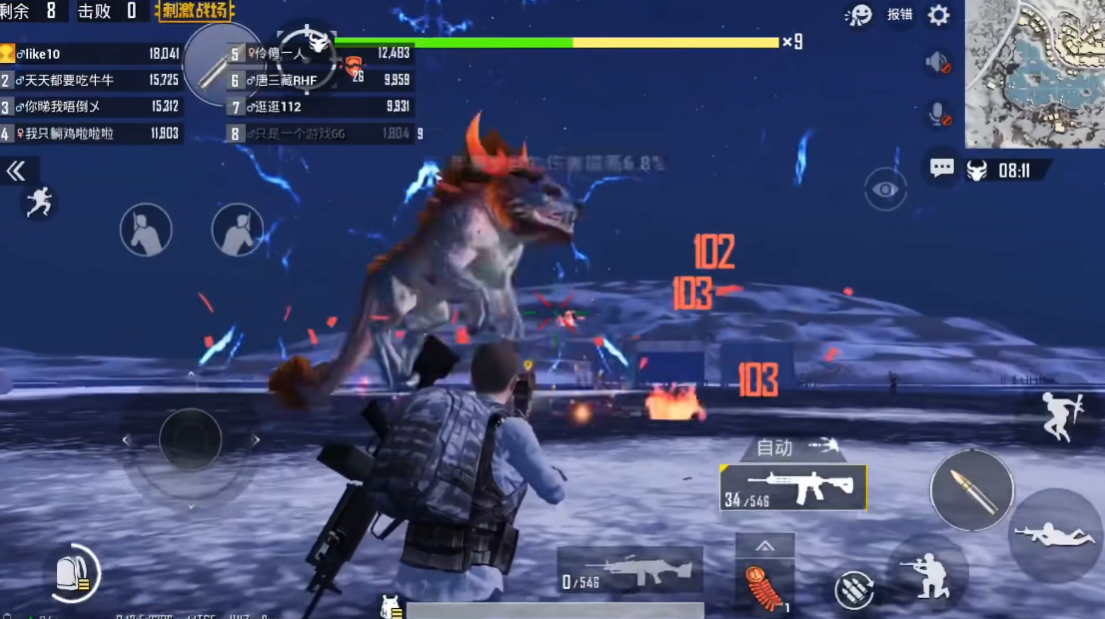Expand the throwable list arrow
This screenshot has height=619, width=1105.
[x=765, y=546]
